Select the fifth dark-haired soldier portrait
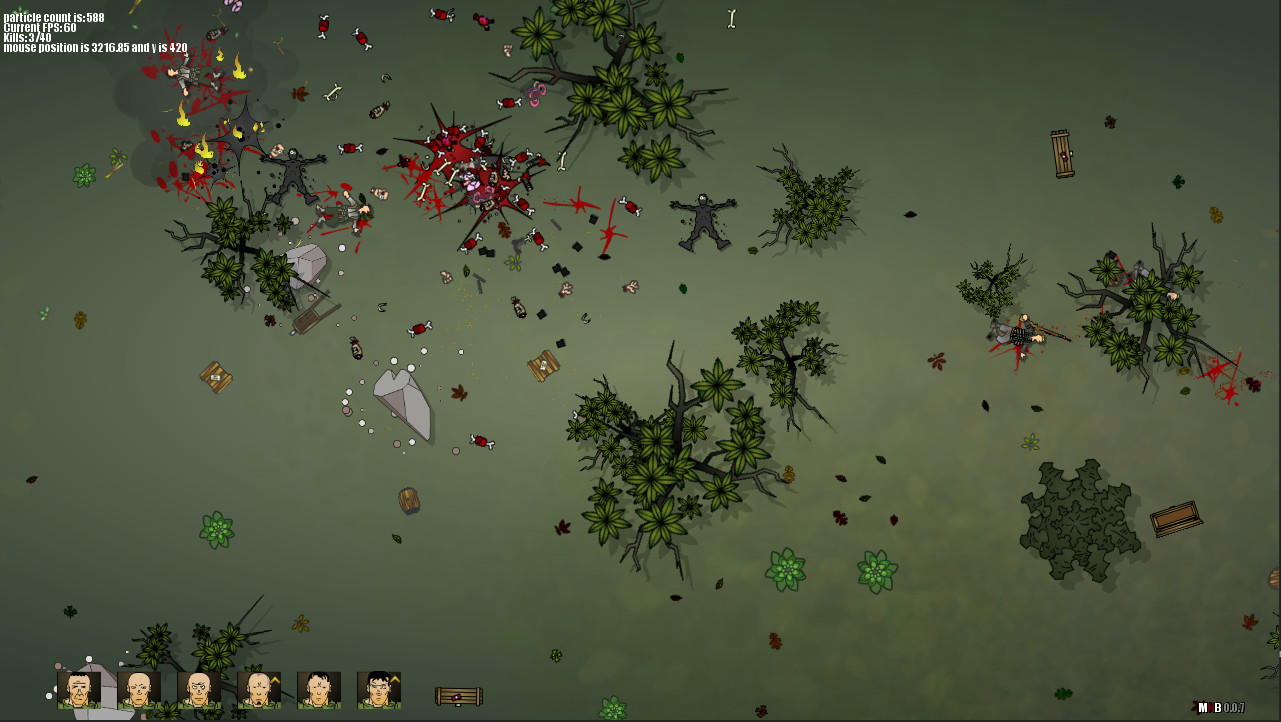 pos(319,688)
